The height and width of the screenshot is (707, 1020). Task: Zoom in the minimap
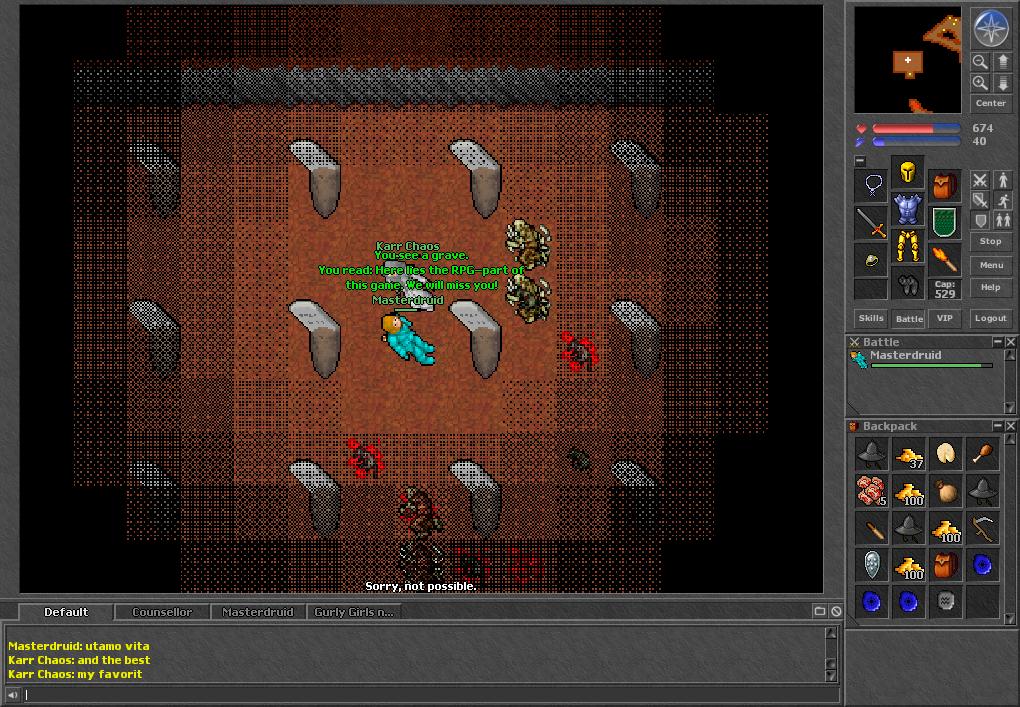(x=981, y=83)
